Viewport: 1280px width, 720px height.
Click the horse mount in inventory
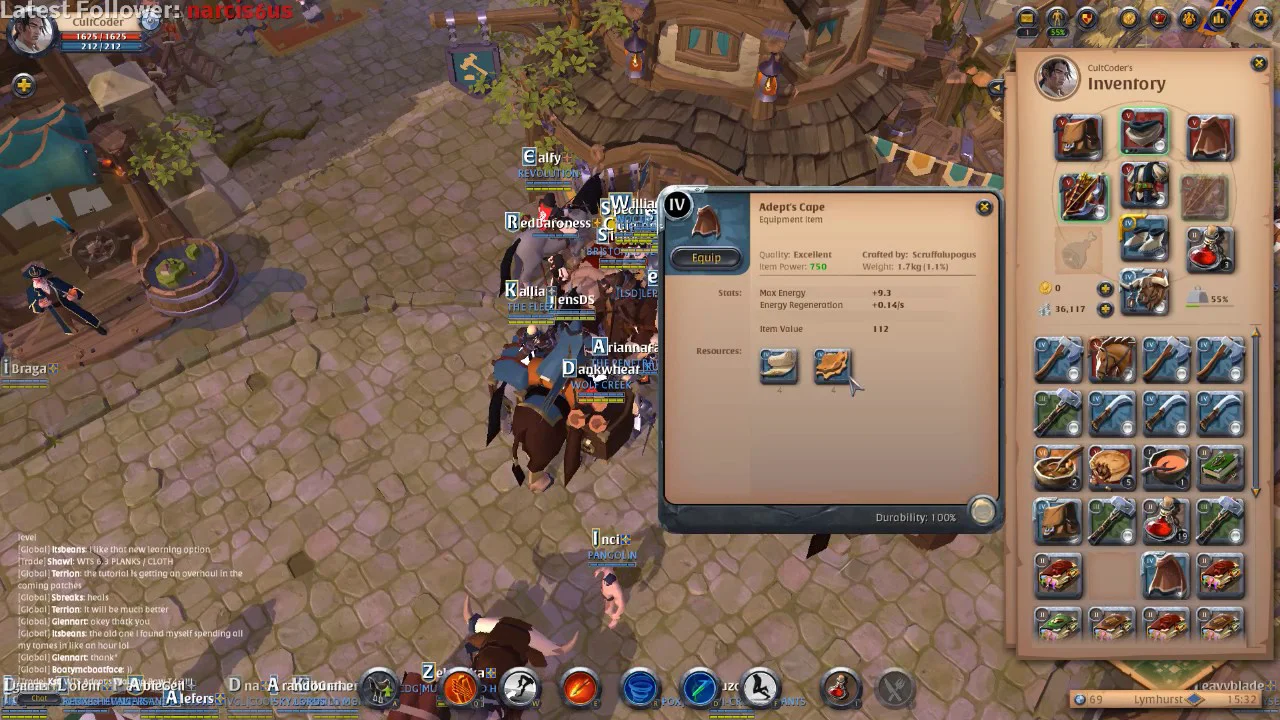click(x=1112, y=359)
